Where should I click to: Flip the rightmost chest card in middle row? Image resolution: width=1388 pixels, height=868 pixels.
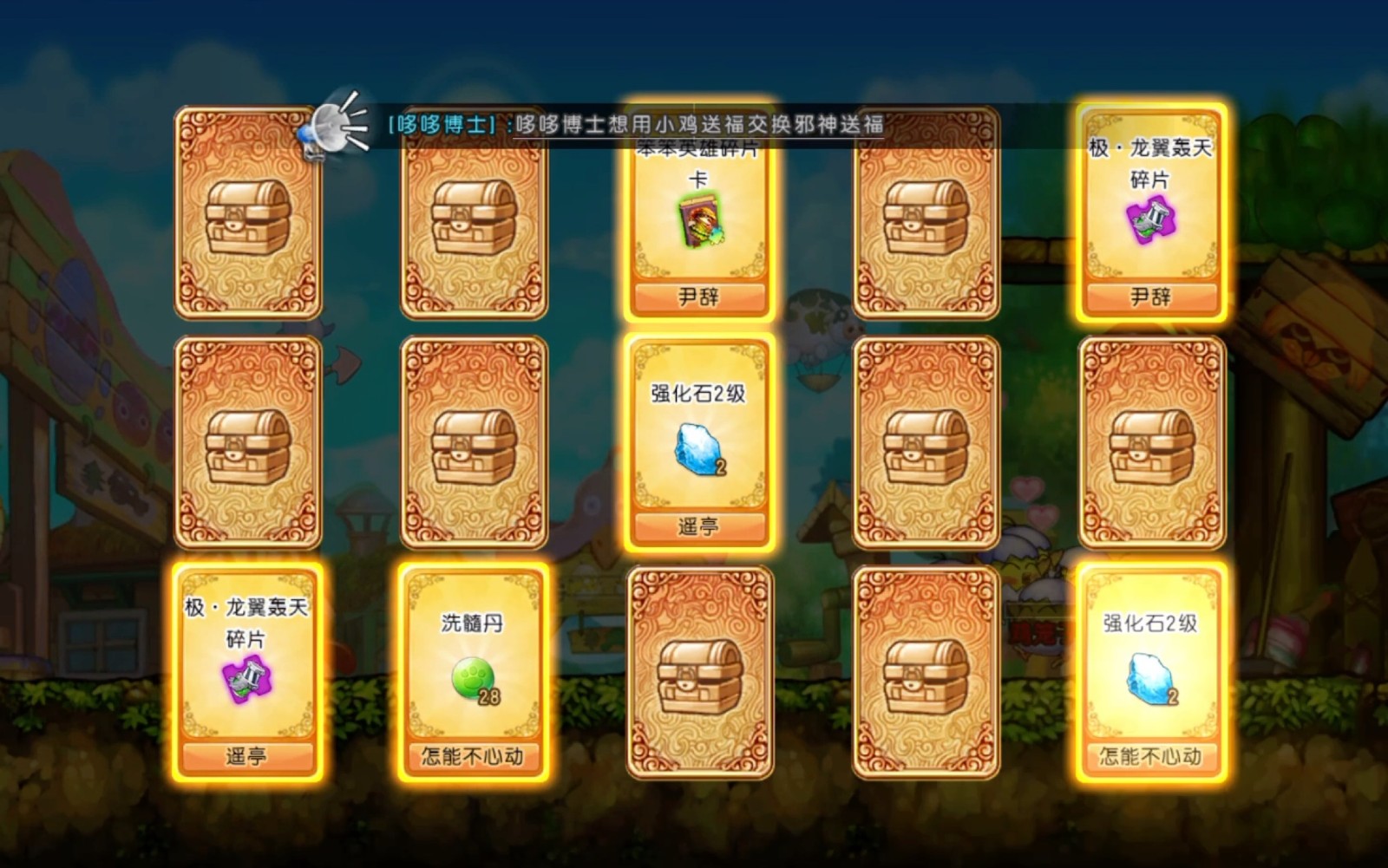(x=1149, y=444)
